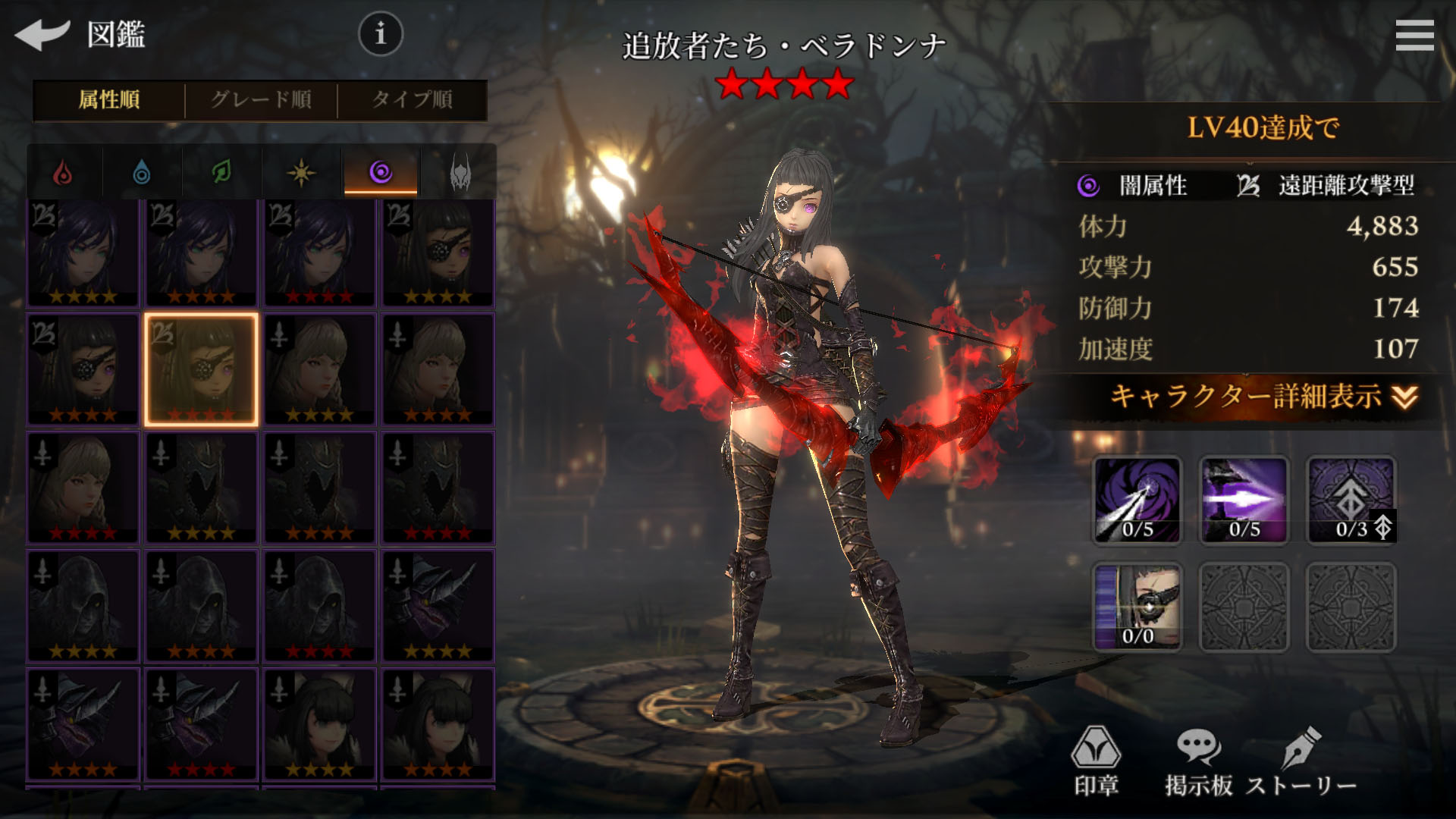Select the dark purple spiral attribute
Screen dimensions: 1456x819
tap(381, 174)
